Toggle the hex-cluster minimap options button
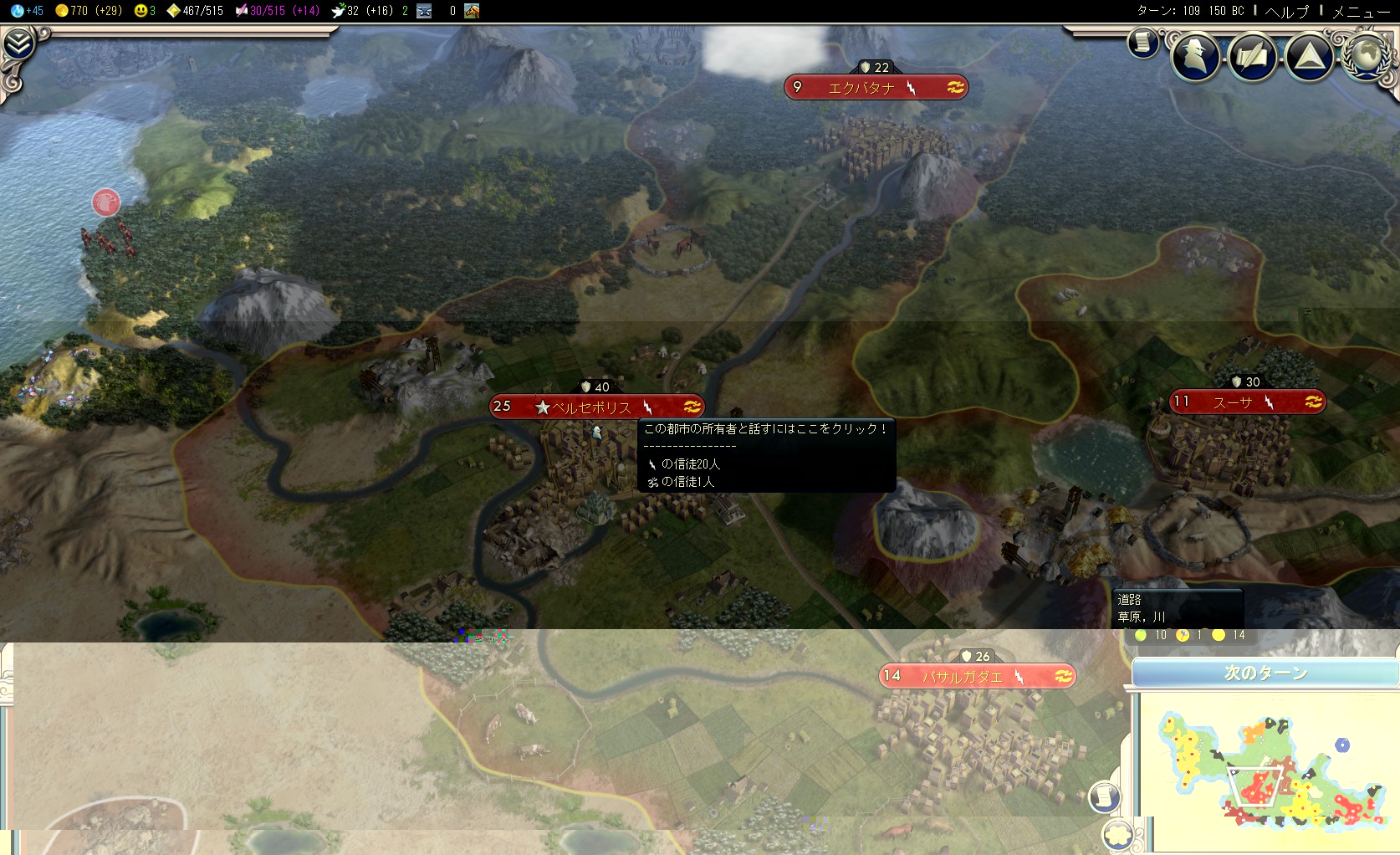This screenshot has height=855, width=1400. (x=1118, y=833)
